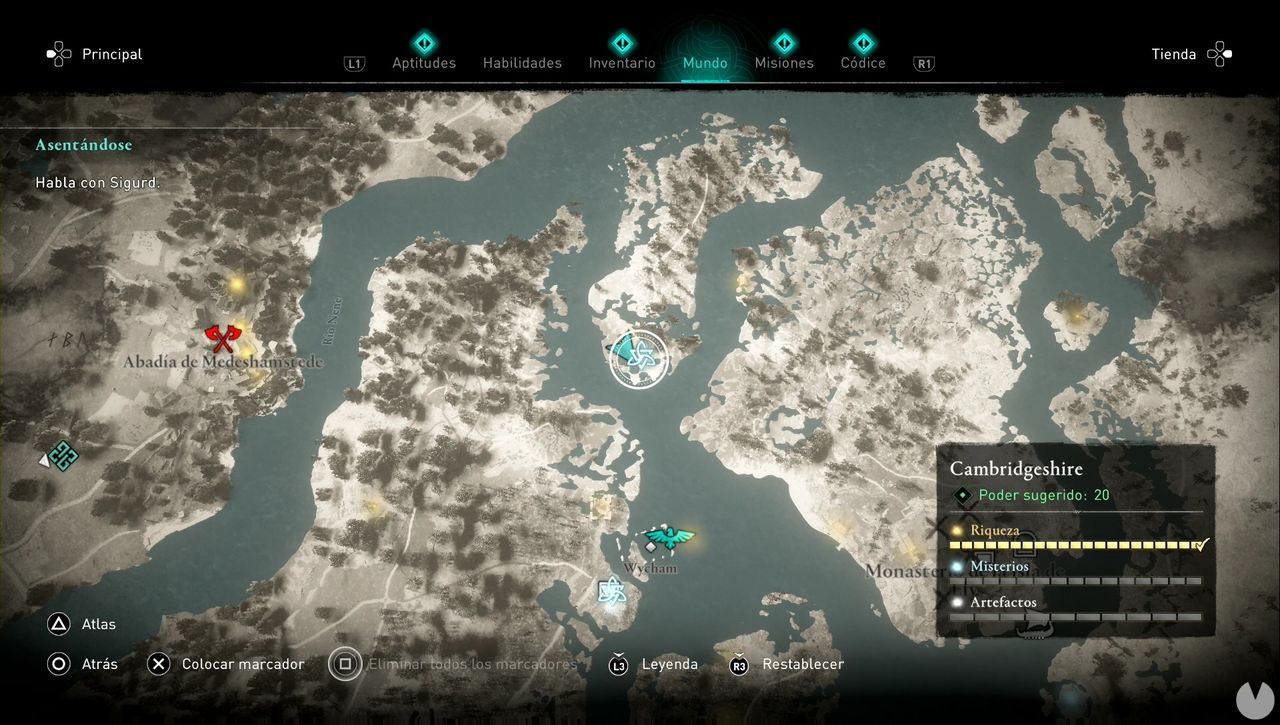This screenshot has width=1280, height=725.
Task: Select the circled quest marker on the river
Action: (x=639, y=358)
